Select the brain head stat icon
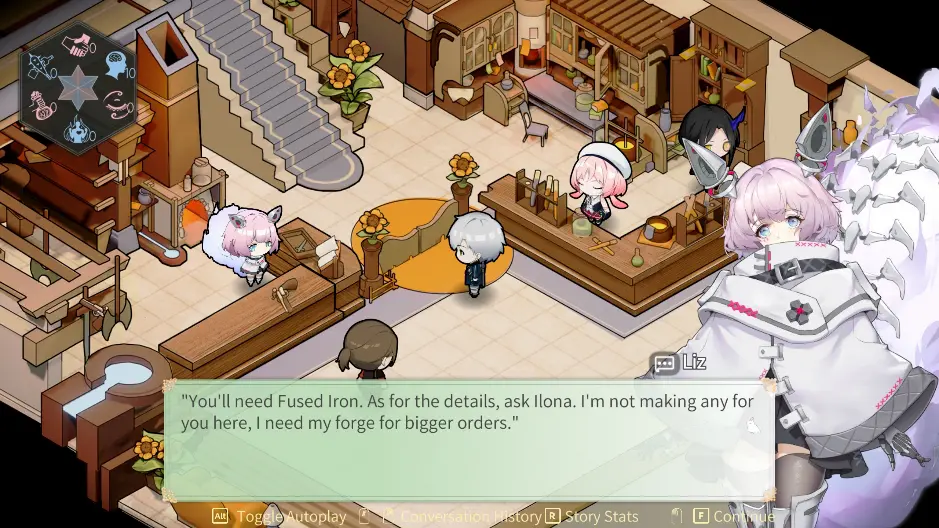The height and width of the screenshot is (528, 939). point(118,64)
